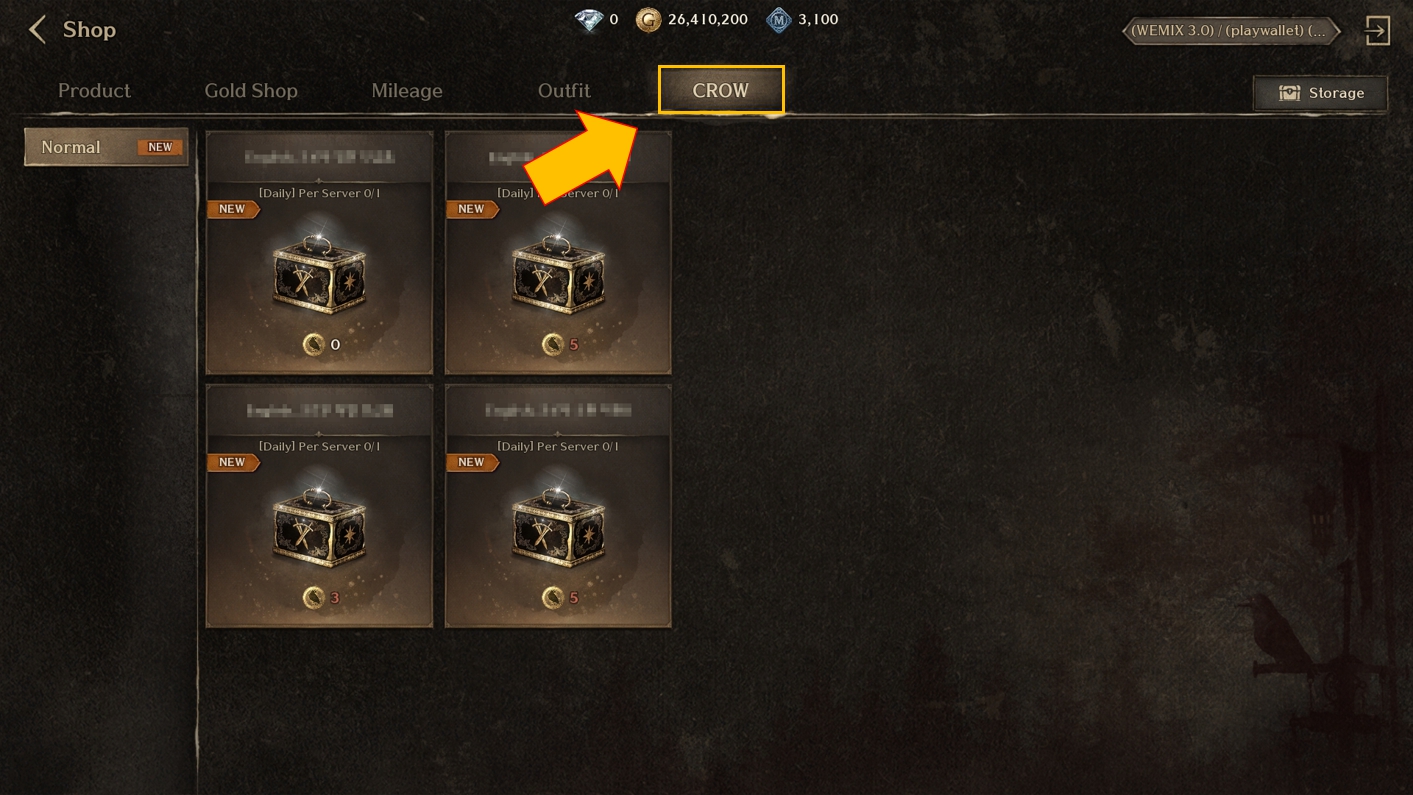This screenshot has width=1413, height=795.
Task: Open the Gold Shop tab
Action: coord(251,91)
